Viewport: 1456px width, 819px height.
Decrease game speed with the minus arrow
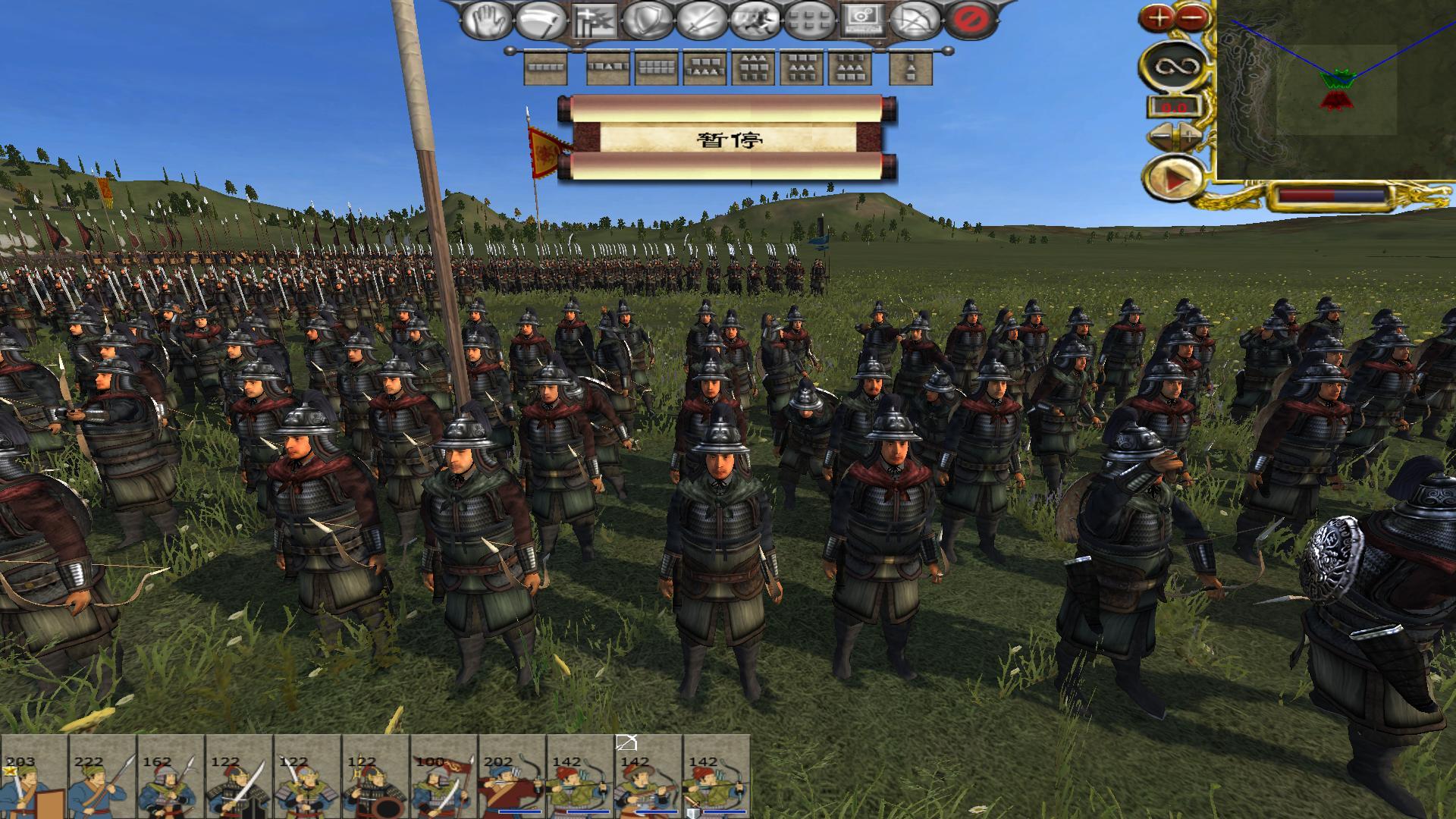[1159, 136]
